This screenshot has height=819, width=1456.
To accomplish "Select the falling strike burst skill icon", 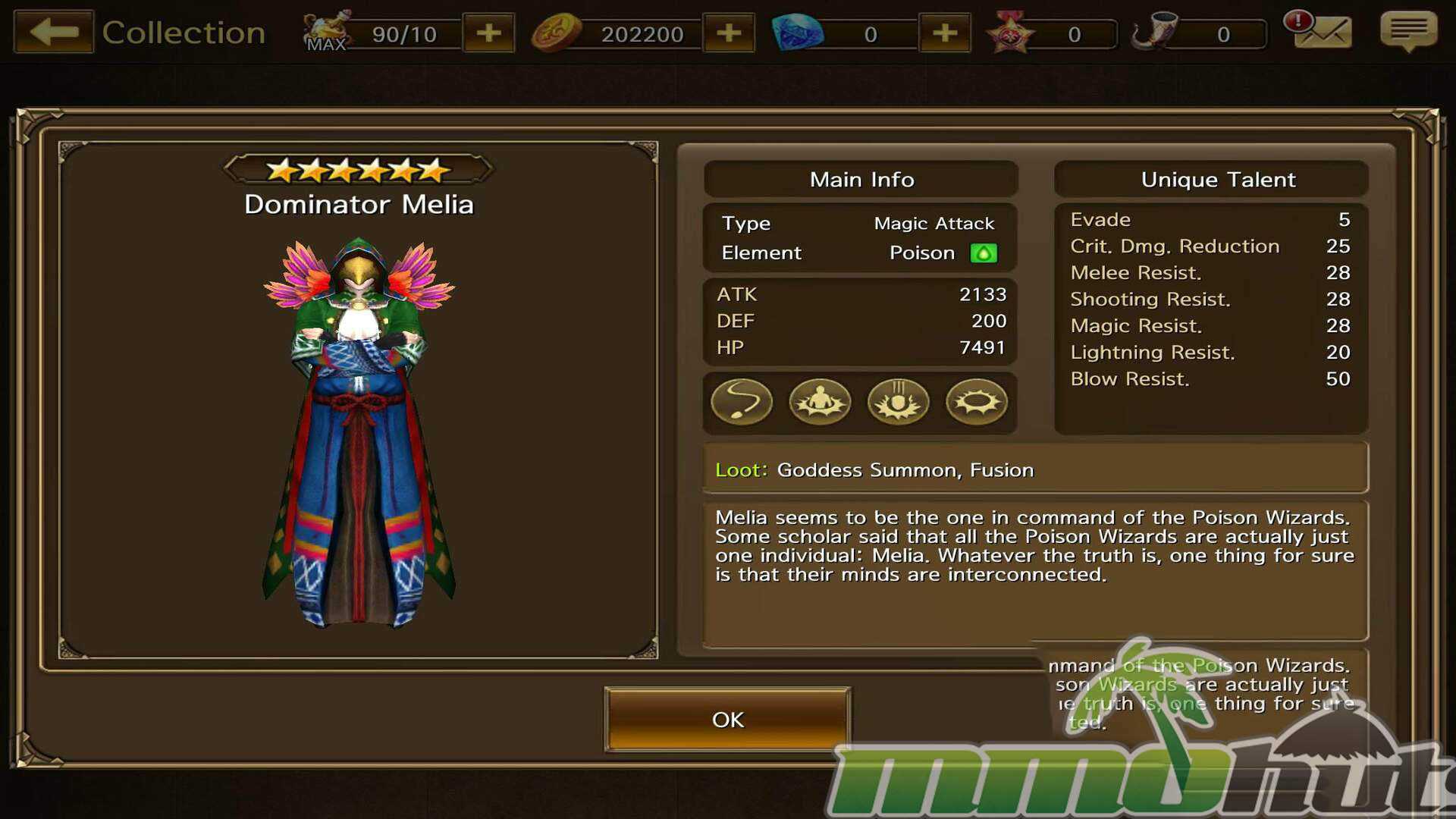I will 899,402.
